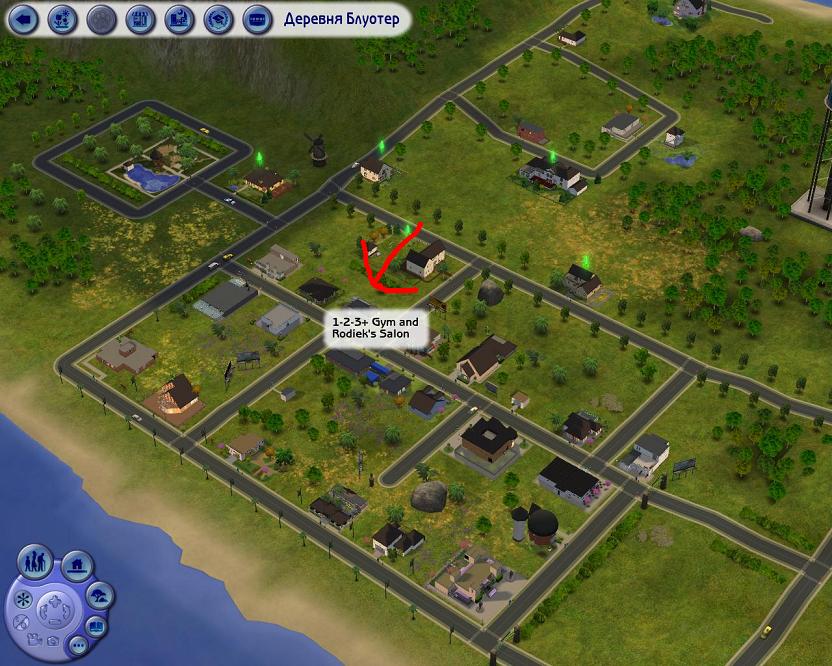Viewport: 832px width, 666px height.
Task: Open the neighborhood story book button
Action: pos(97,627)
